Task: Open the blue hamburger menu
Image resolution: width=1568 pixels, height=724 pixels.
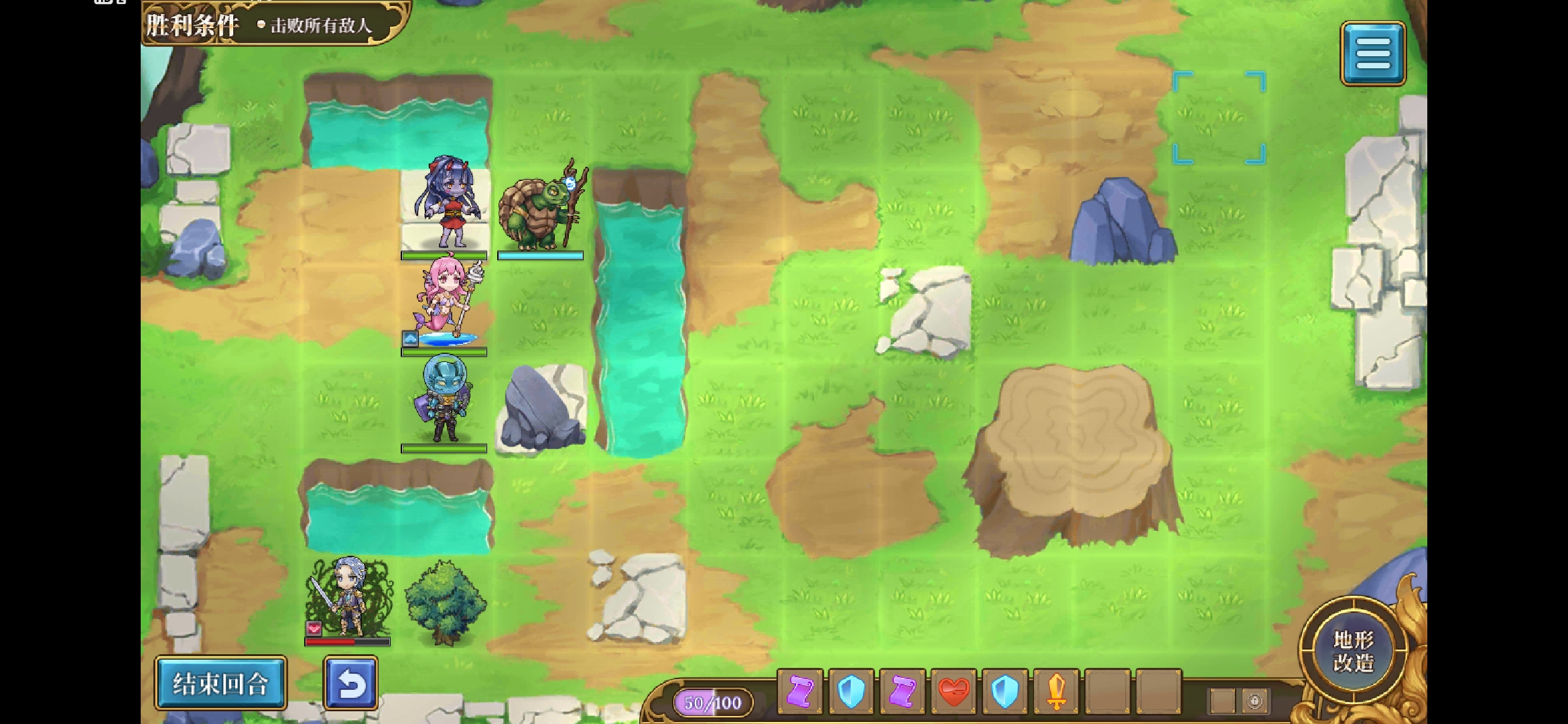Action: point(1372,53)
